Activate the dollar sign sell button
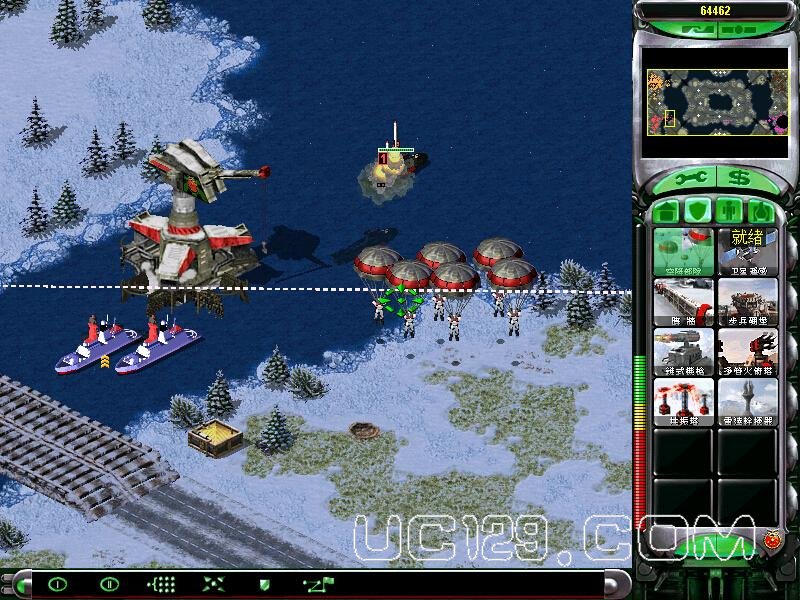The height and width of the screenshot is (600, 800). click(x=739, y=179)
